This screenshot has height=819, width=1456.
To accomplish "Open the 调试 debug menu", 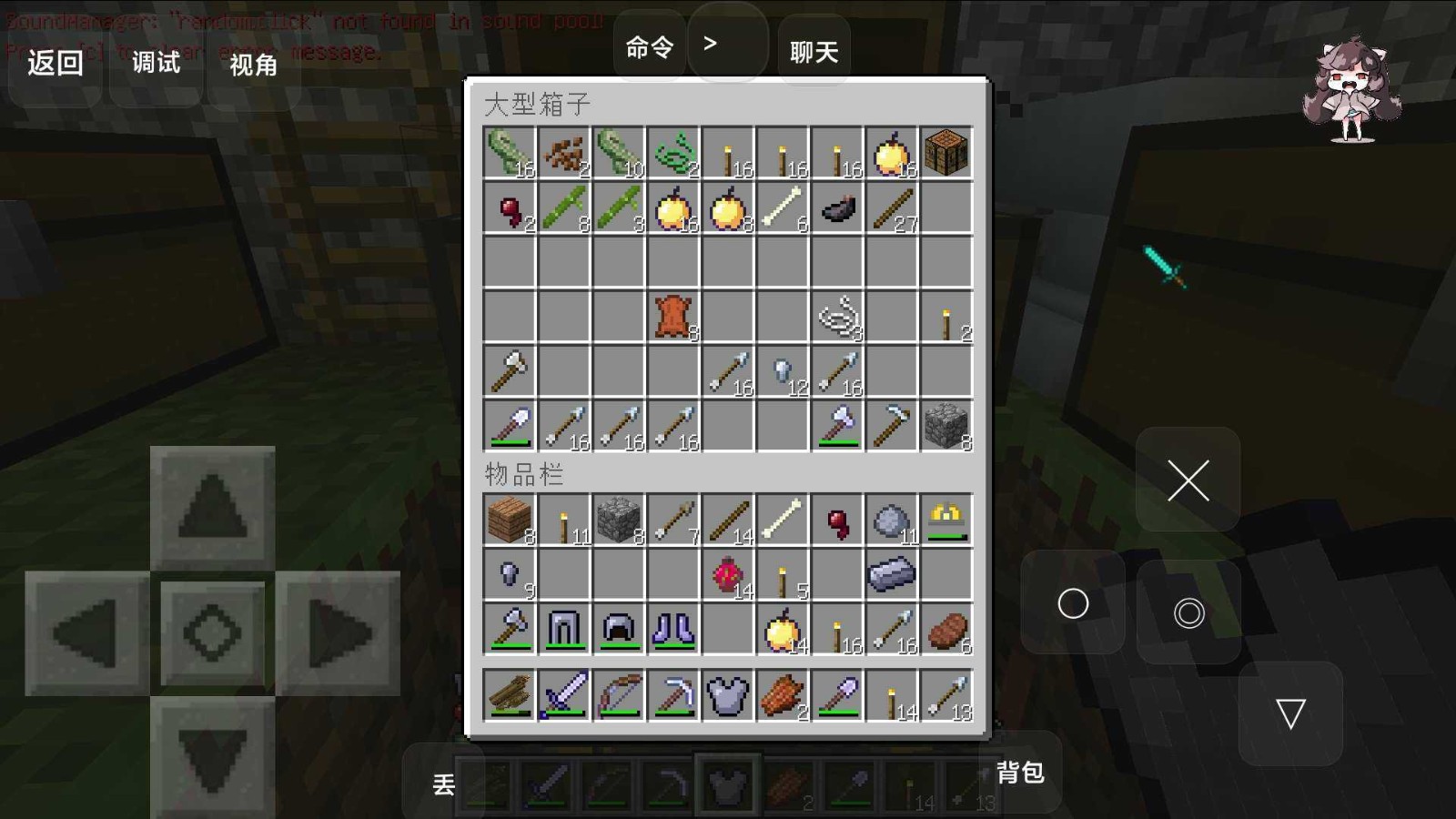I will [156, 63].
